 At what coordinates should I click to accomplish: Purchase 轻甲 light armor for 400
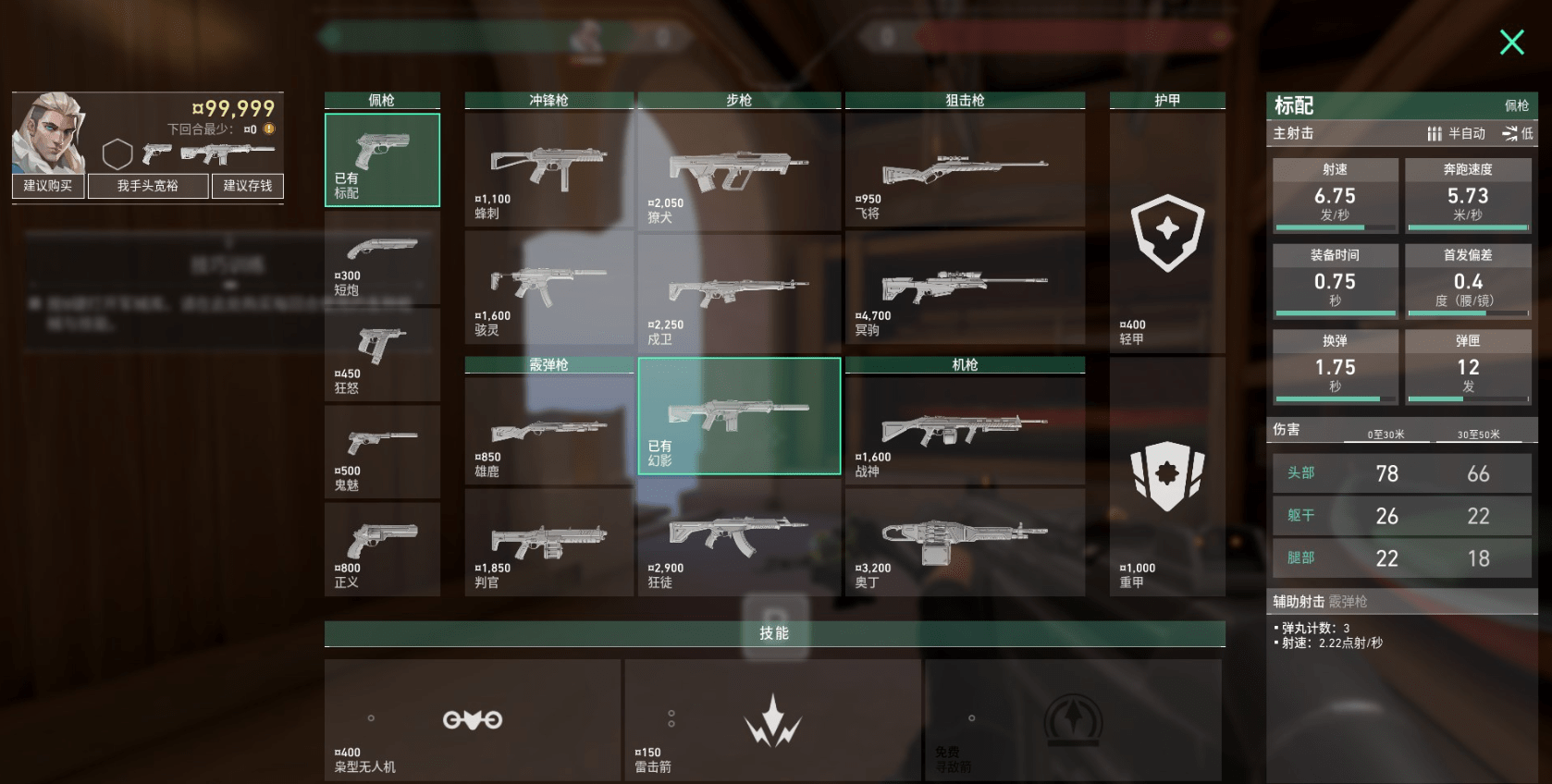pyautogui.click(x=1167, y=233)
